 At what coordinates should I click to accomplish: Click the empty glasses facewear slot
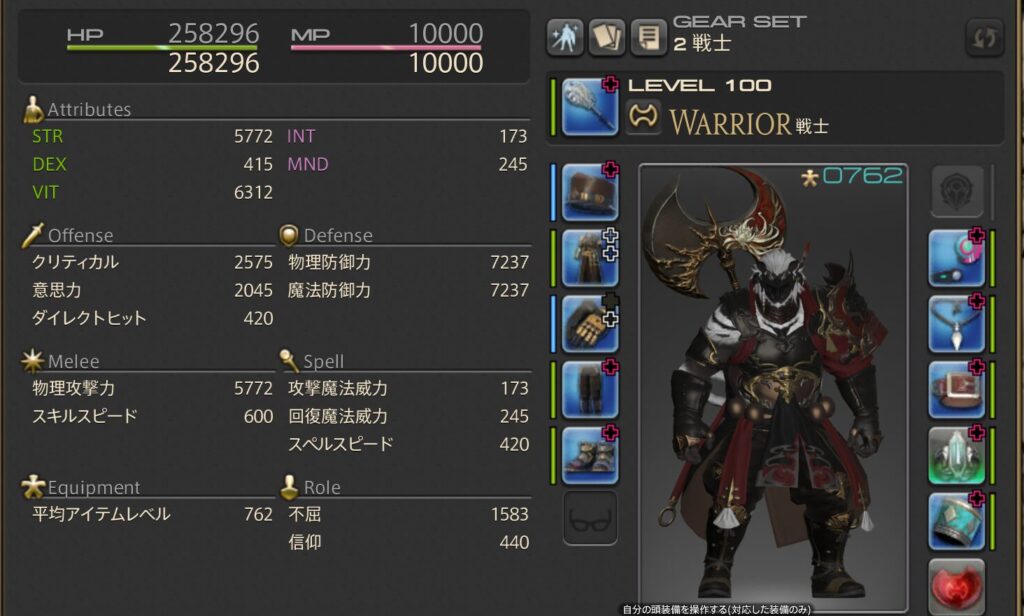(x=589, y=518)
